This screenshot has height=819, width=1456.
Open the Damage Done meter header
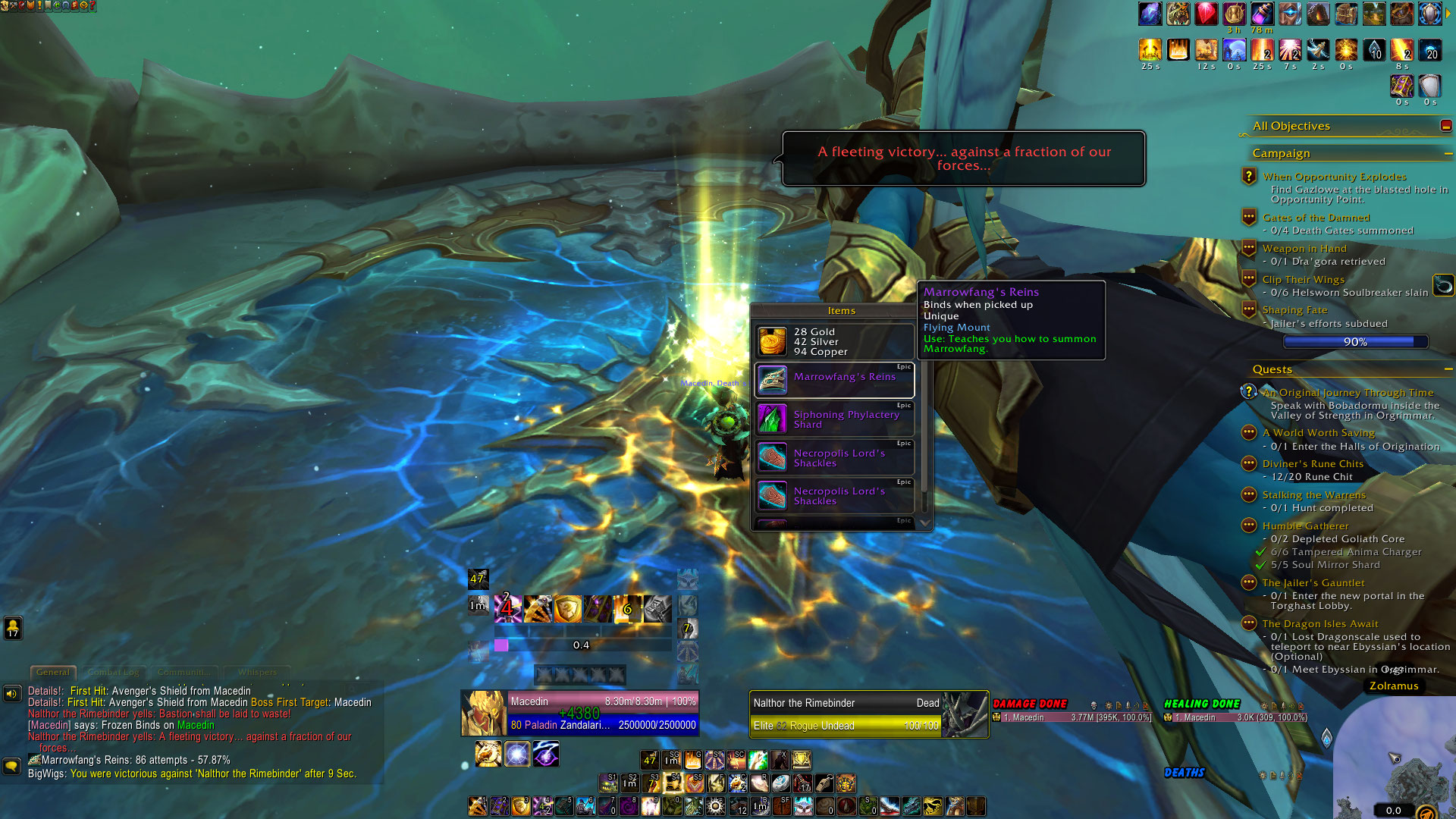point(1030,704)
